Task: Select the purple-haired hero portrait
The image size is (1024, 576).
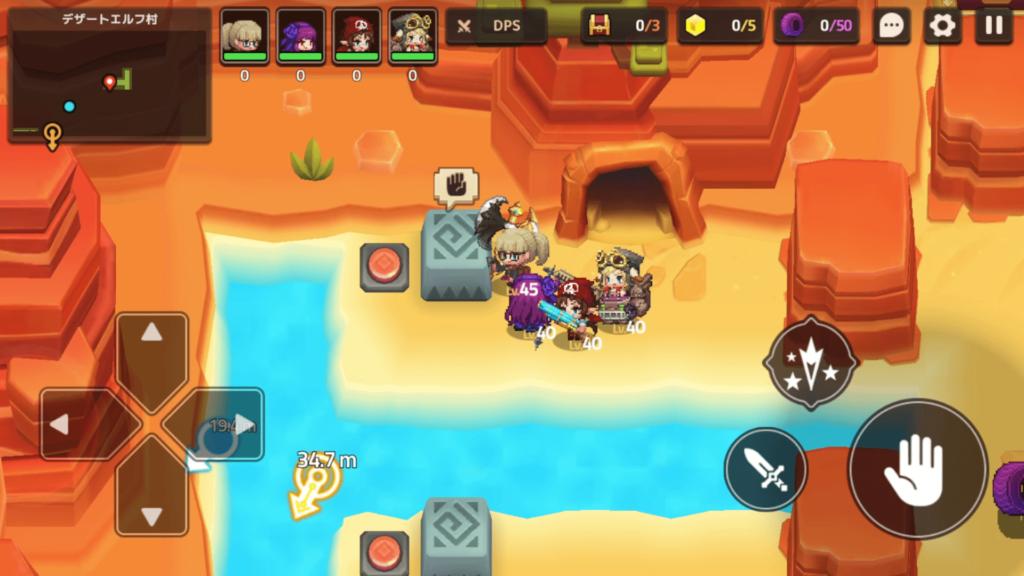Action: [301, 37]
